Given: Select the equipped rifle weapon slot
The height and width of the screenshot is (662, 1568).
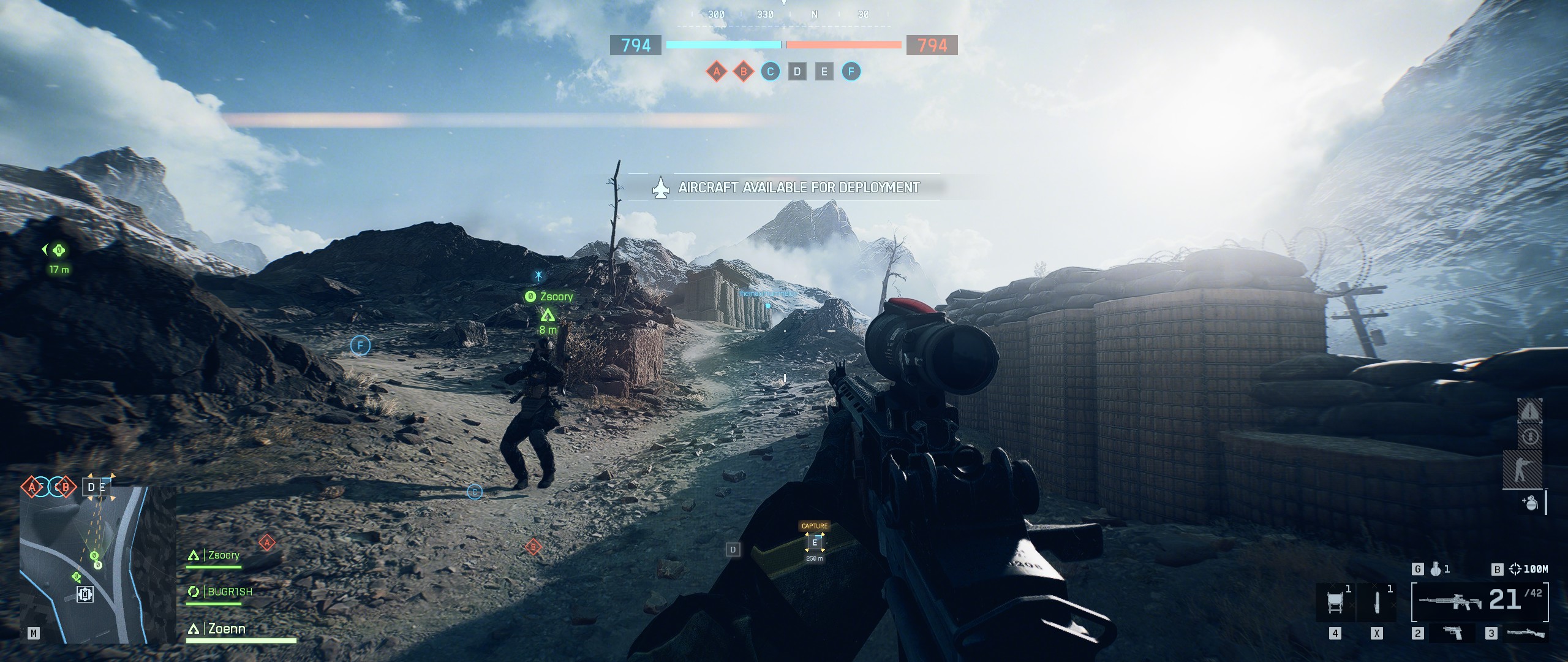Looking at the screenshot, I should (x=1480, y=602).
